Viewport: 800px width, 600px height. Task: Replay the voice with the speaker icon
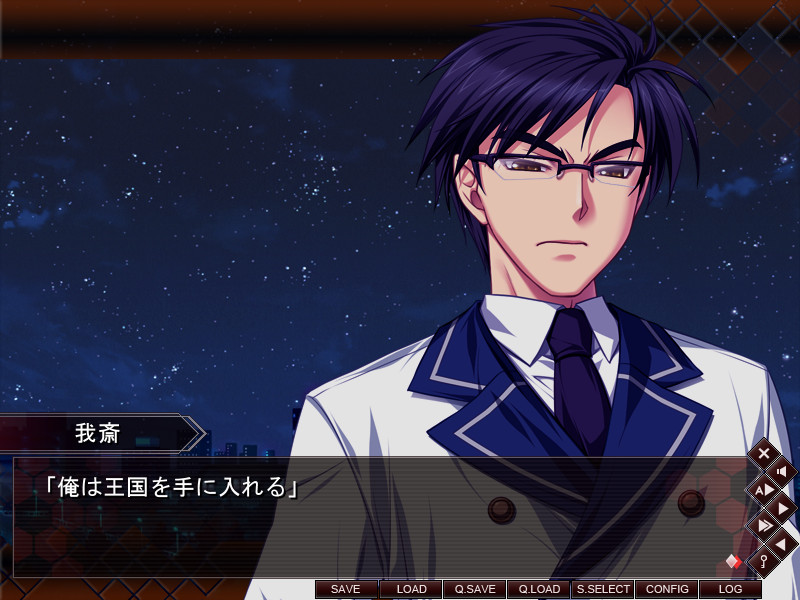pos(781,471)
